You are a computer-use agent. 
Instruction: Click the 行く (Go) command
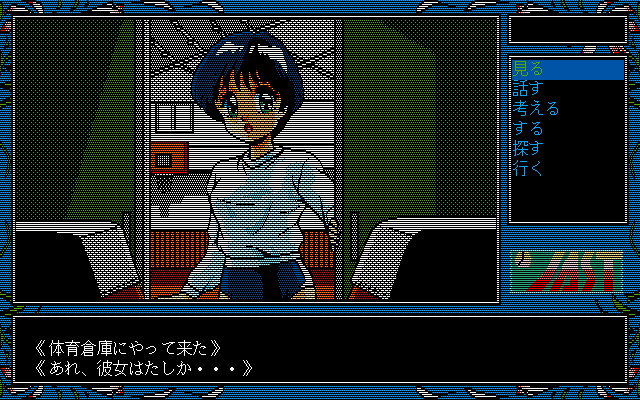[x=527, y=169]
